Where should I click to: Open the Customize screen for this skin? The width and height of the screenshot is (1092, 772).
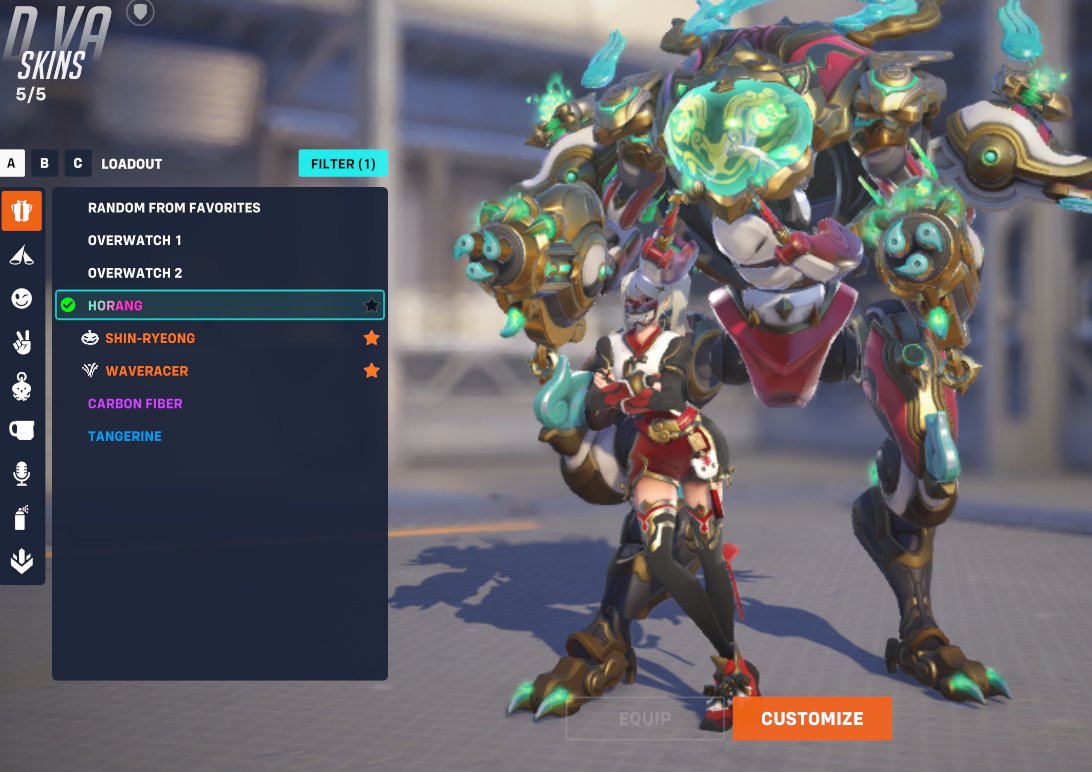point(811,719)
